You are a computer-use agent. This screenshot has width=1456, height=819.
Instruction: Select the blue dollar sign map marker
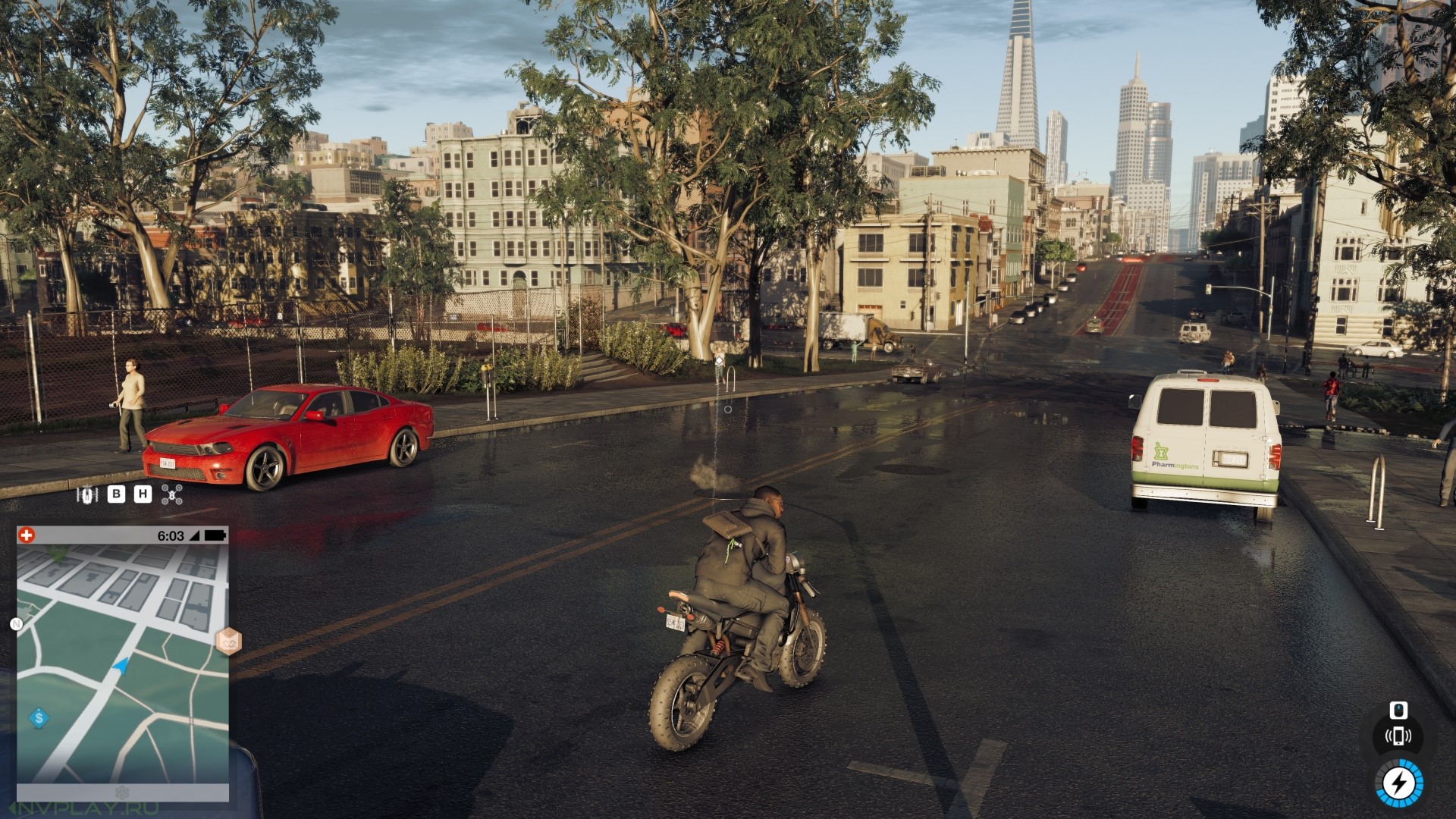point(39,717)
